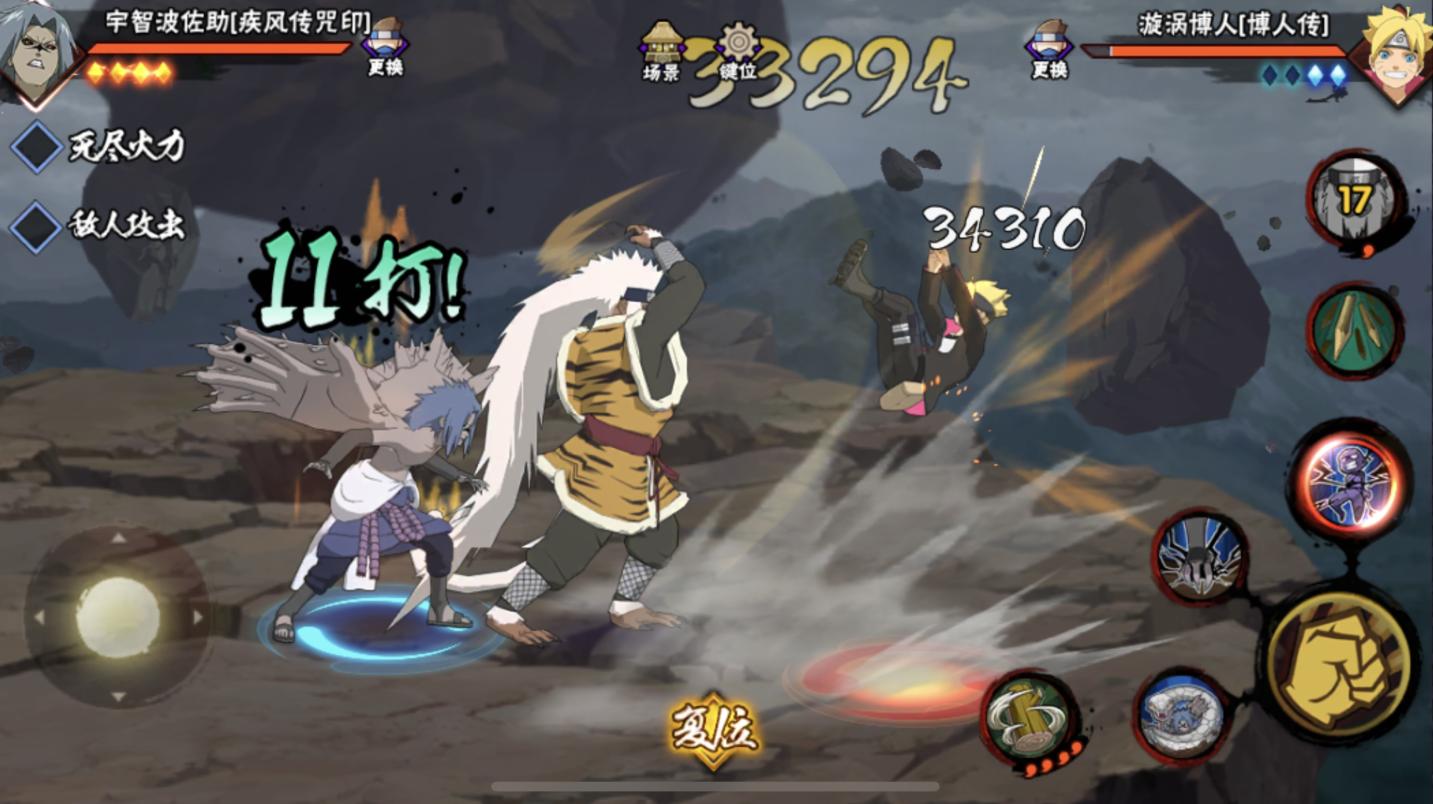The width and height of the screenshot is (1433, 804).
Task: Tap 更换 beside 宇智波佐助's name
Action: pyautogui.click(x=385, y=46)
